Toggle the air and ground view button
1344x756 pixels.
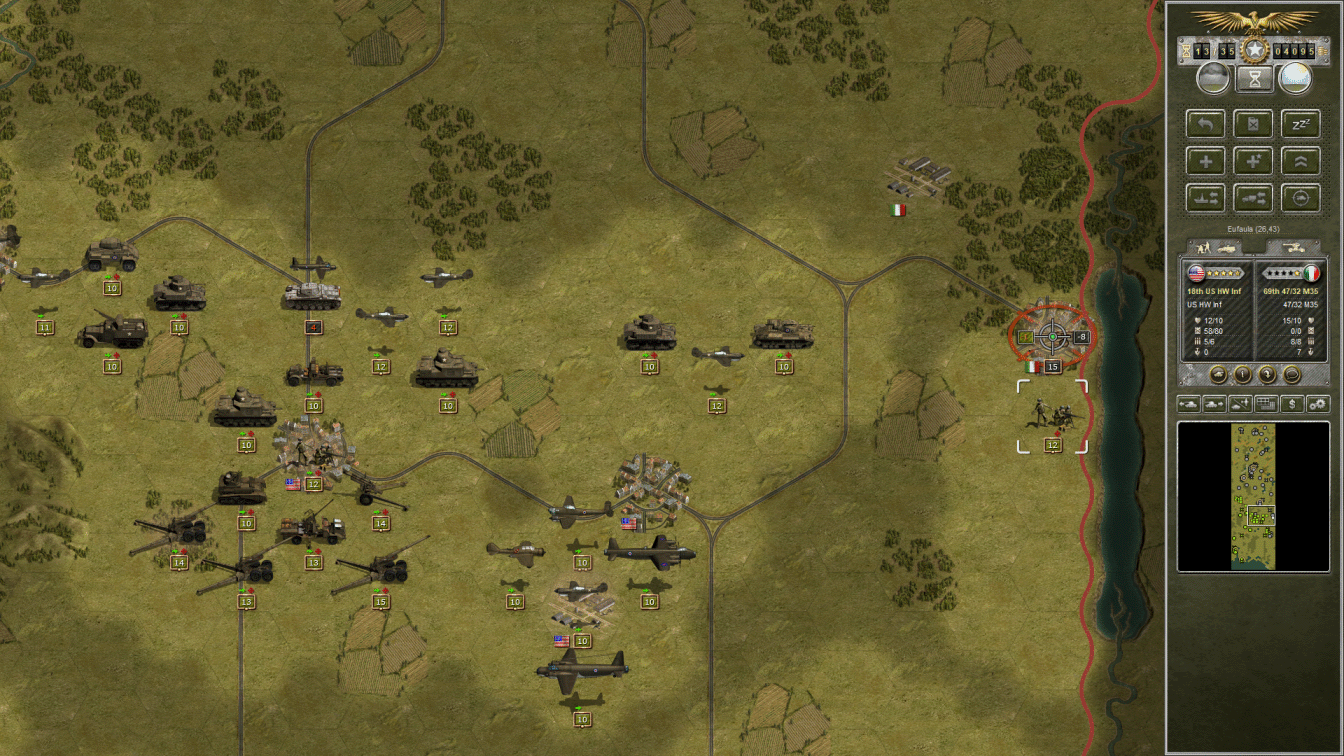pos(1241,404)
